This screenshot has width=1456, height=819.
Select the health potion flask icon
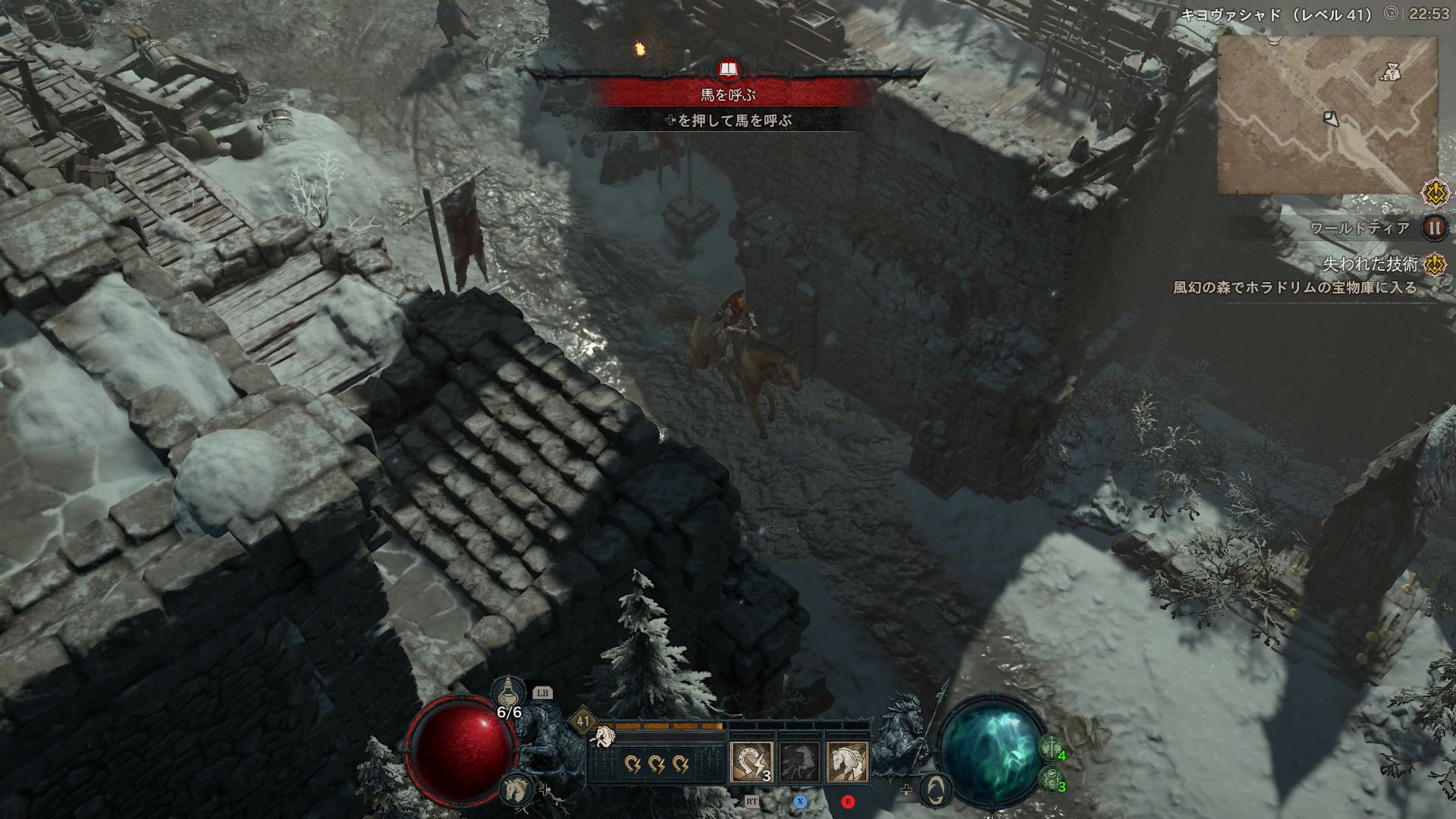click(507, 692)
